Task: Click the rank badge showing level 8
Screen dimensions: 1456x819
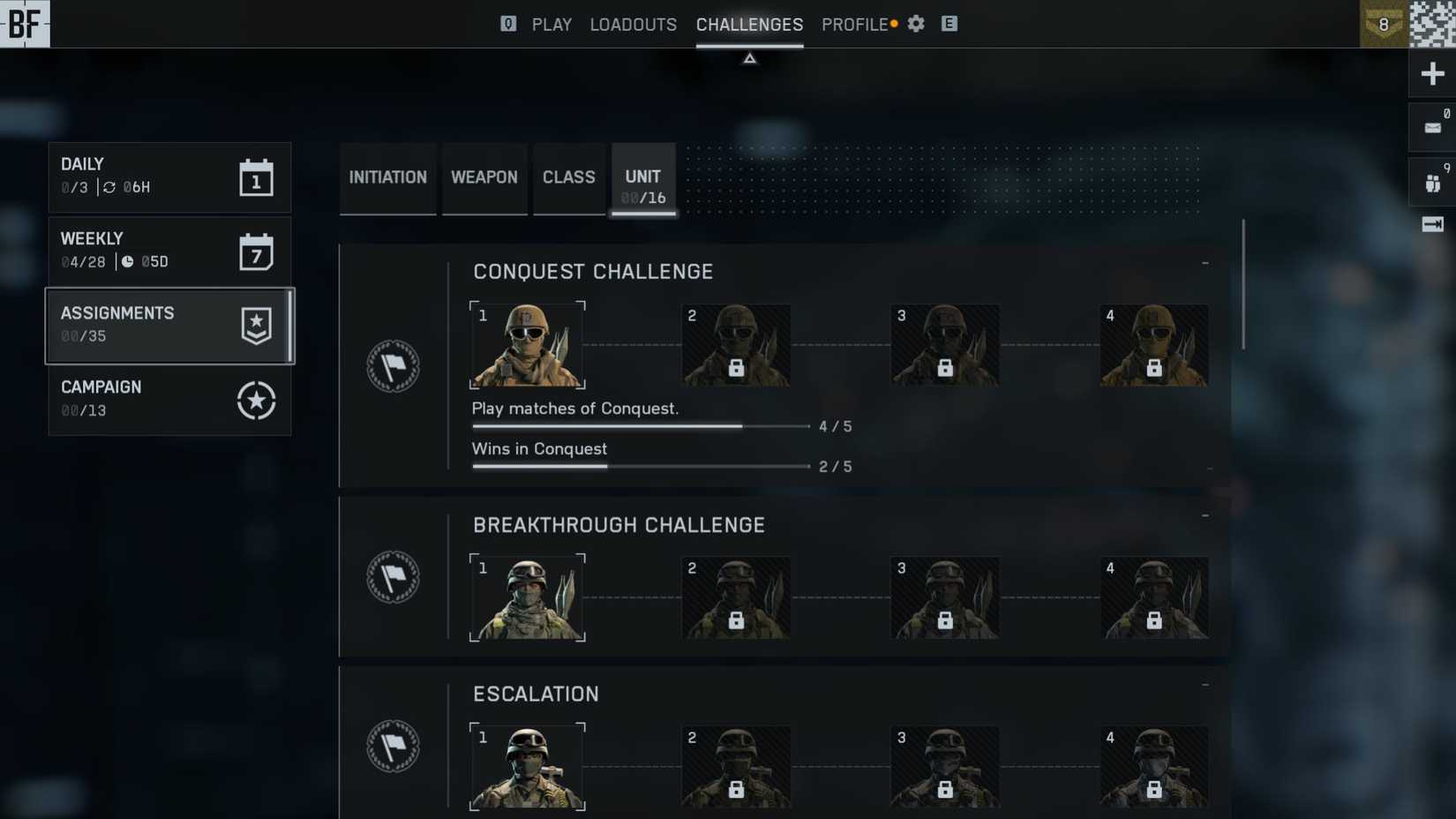Action: point(1384,24)
